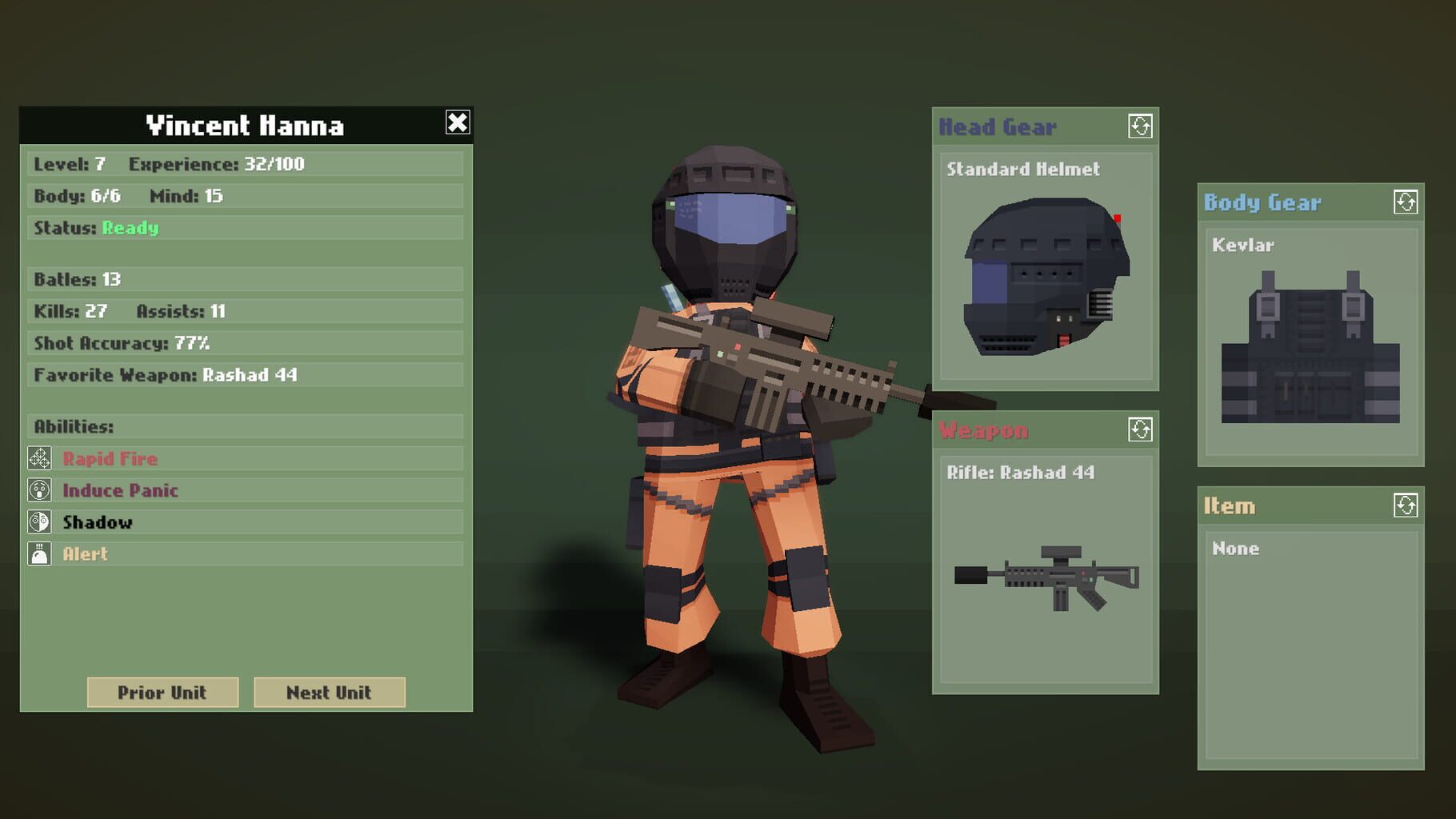Close the Vincent Hanna panel

457,122
